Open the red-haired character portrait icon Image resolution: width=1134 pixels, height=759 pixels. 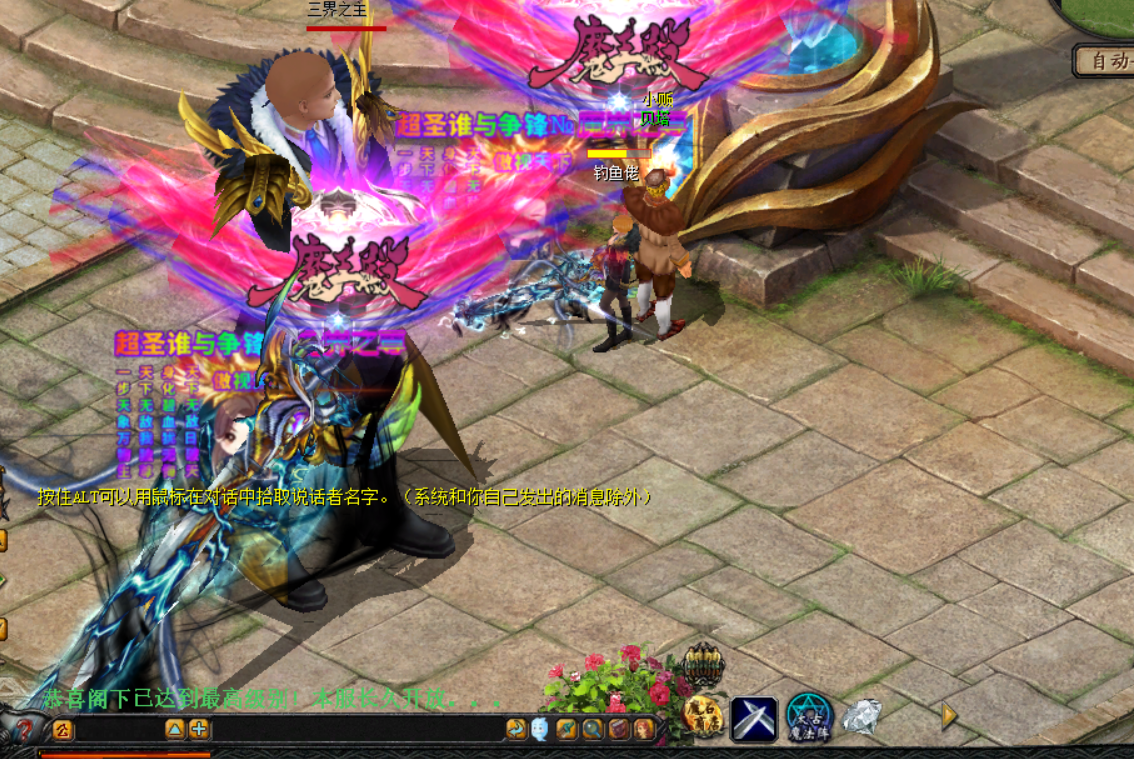[643, 729]
